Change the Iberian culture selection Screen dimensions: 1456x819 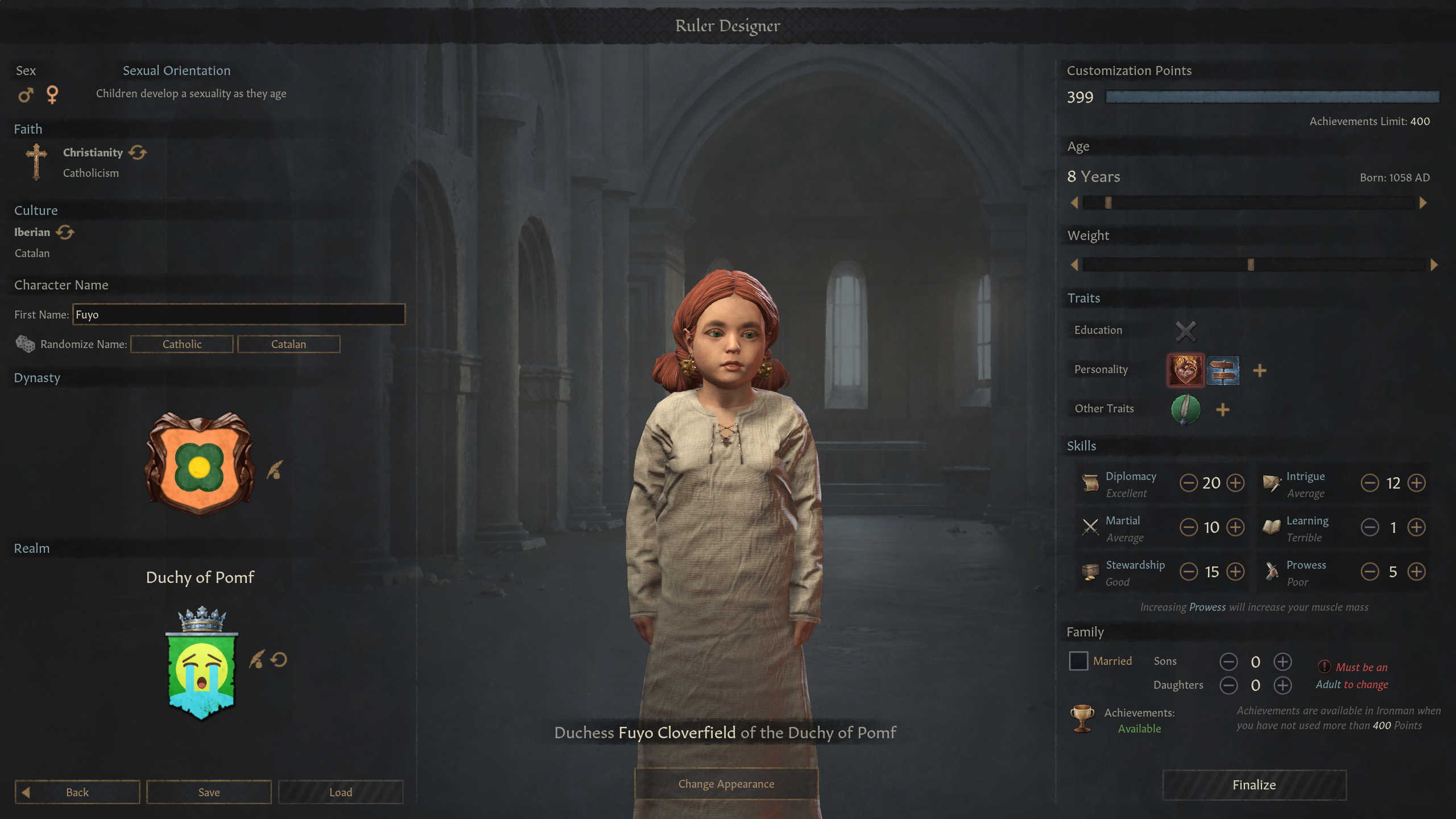point(65,232)
